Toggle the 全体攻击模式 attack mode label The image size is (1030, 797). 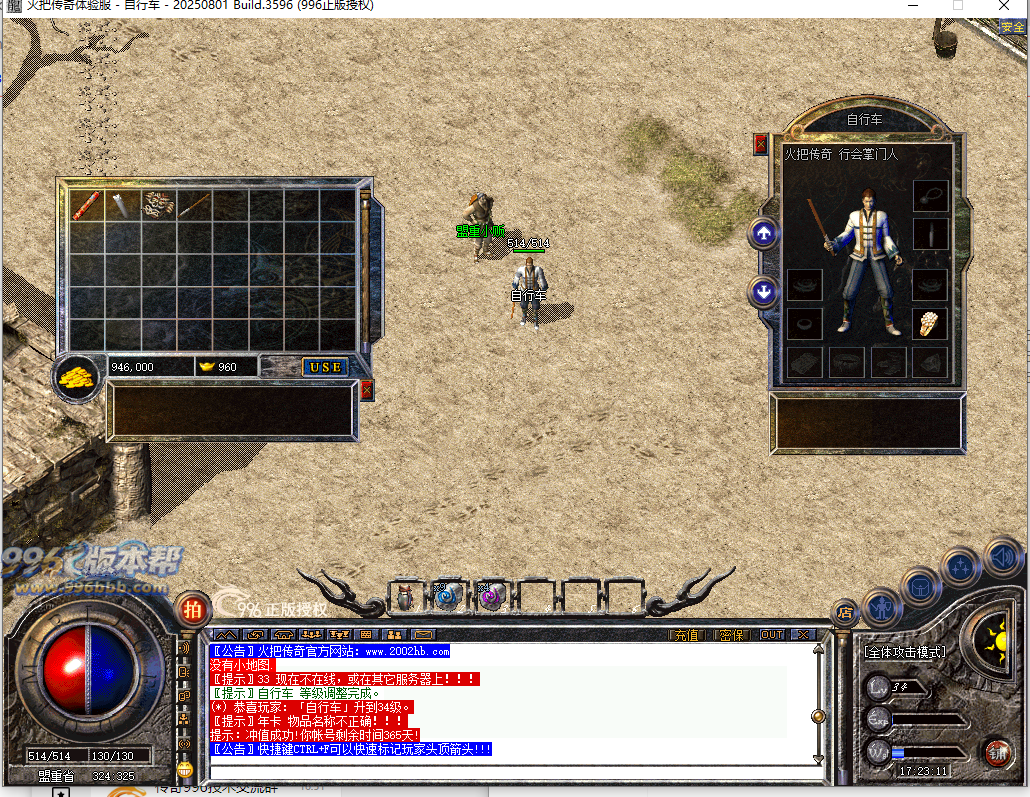[x=904, y=652]
